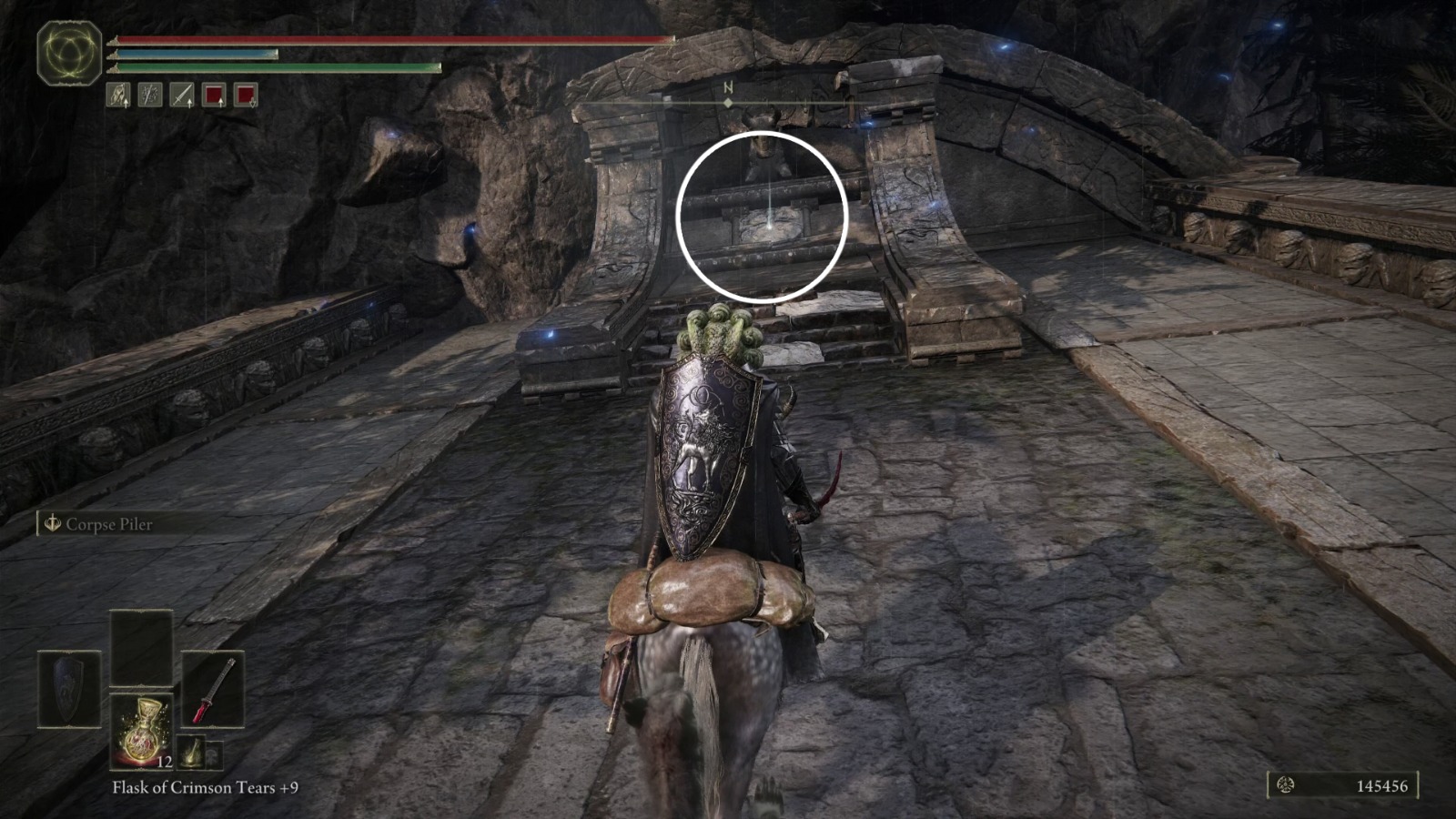This screenshot has height=819, width=1456.
Task: Click the red HP bar
Action: point(391,40)
